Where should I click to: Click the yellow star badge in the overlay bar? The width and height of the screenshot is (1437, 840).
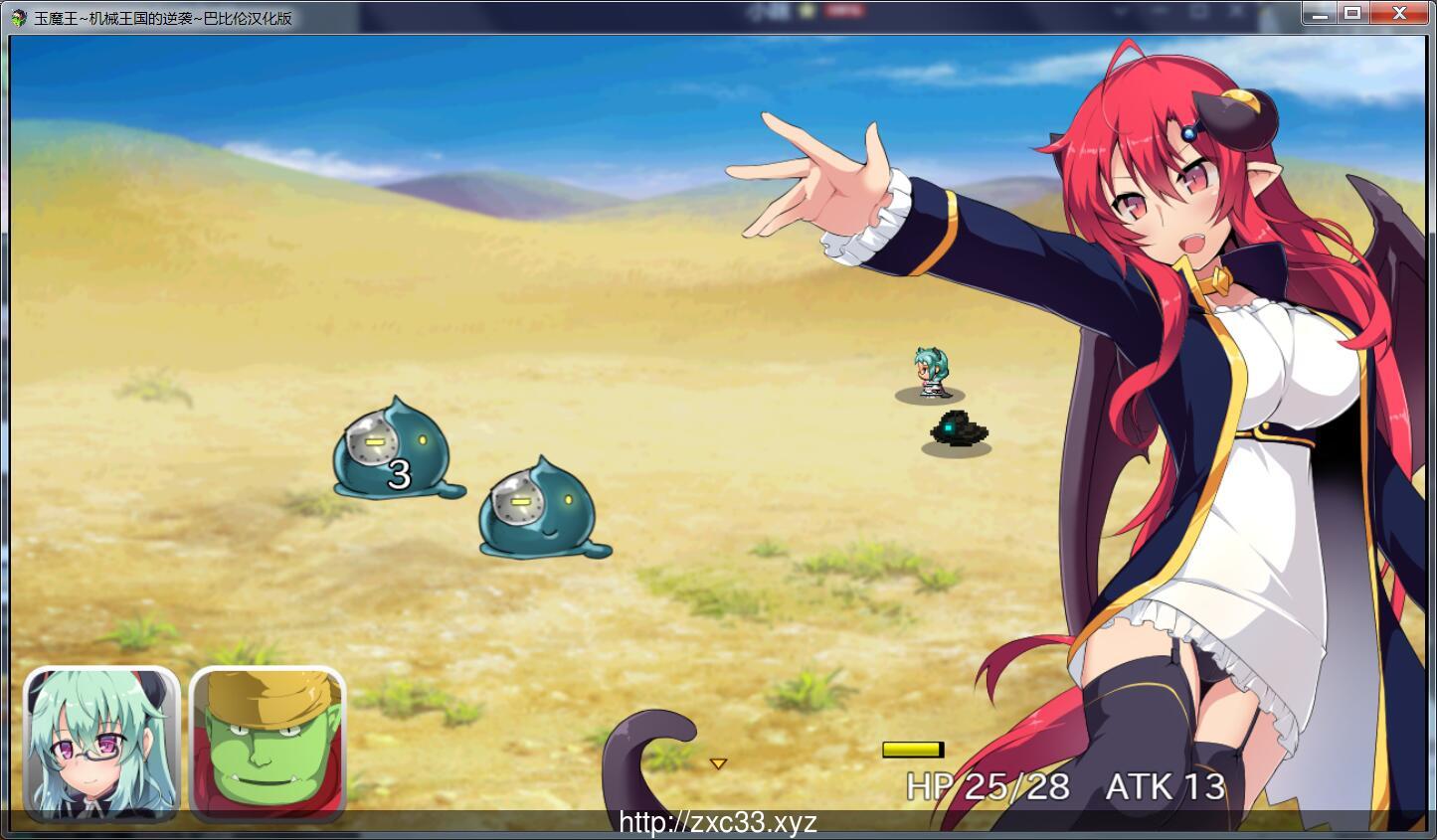pos(805,10)
